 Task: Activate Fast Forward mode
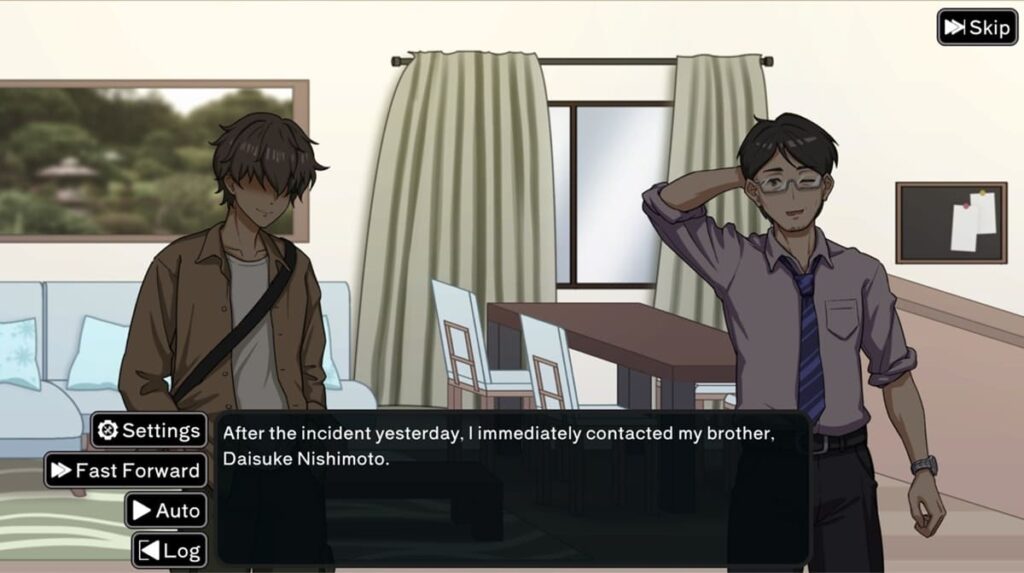[126, 470]
